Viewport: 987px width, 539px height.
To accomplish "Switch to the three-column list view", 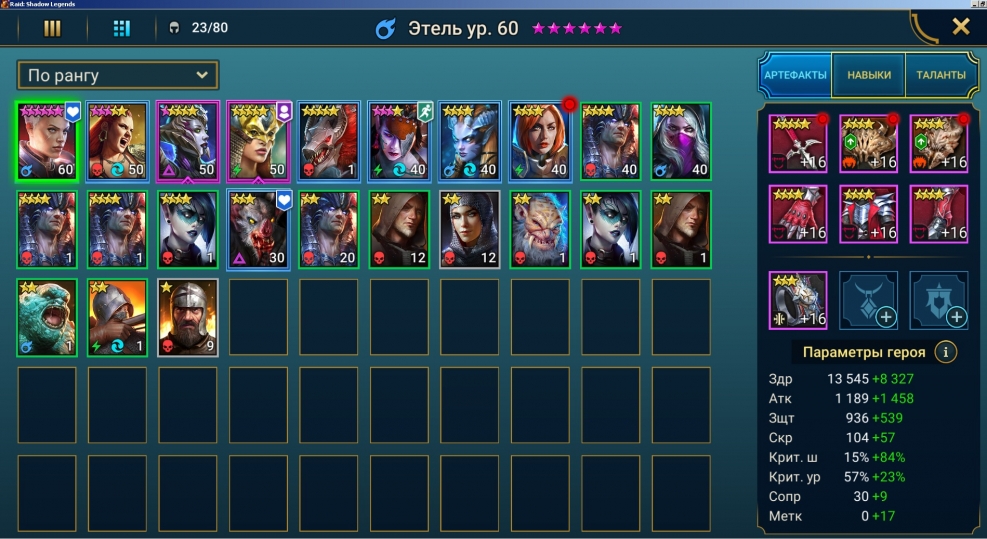I will point(52,28).
